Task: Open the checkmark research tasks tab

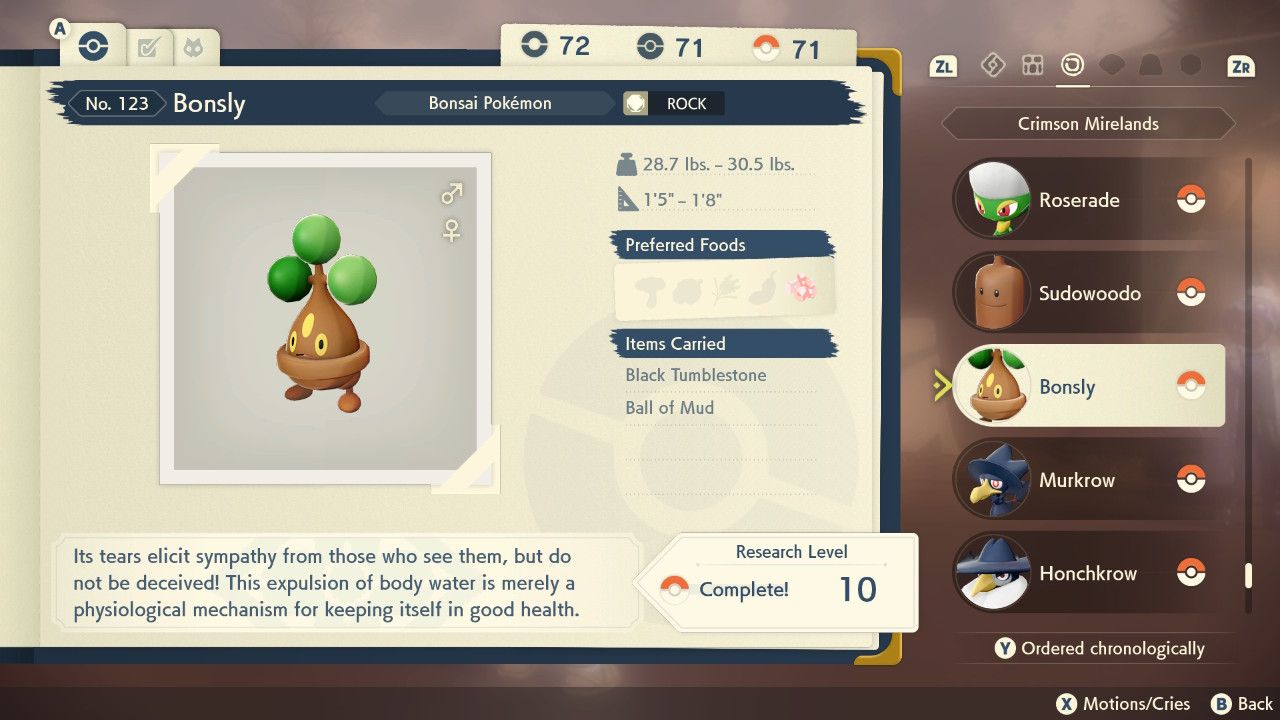Action: tap(149, 47)
